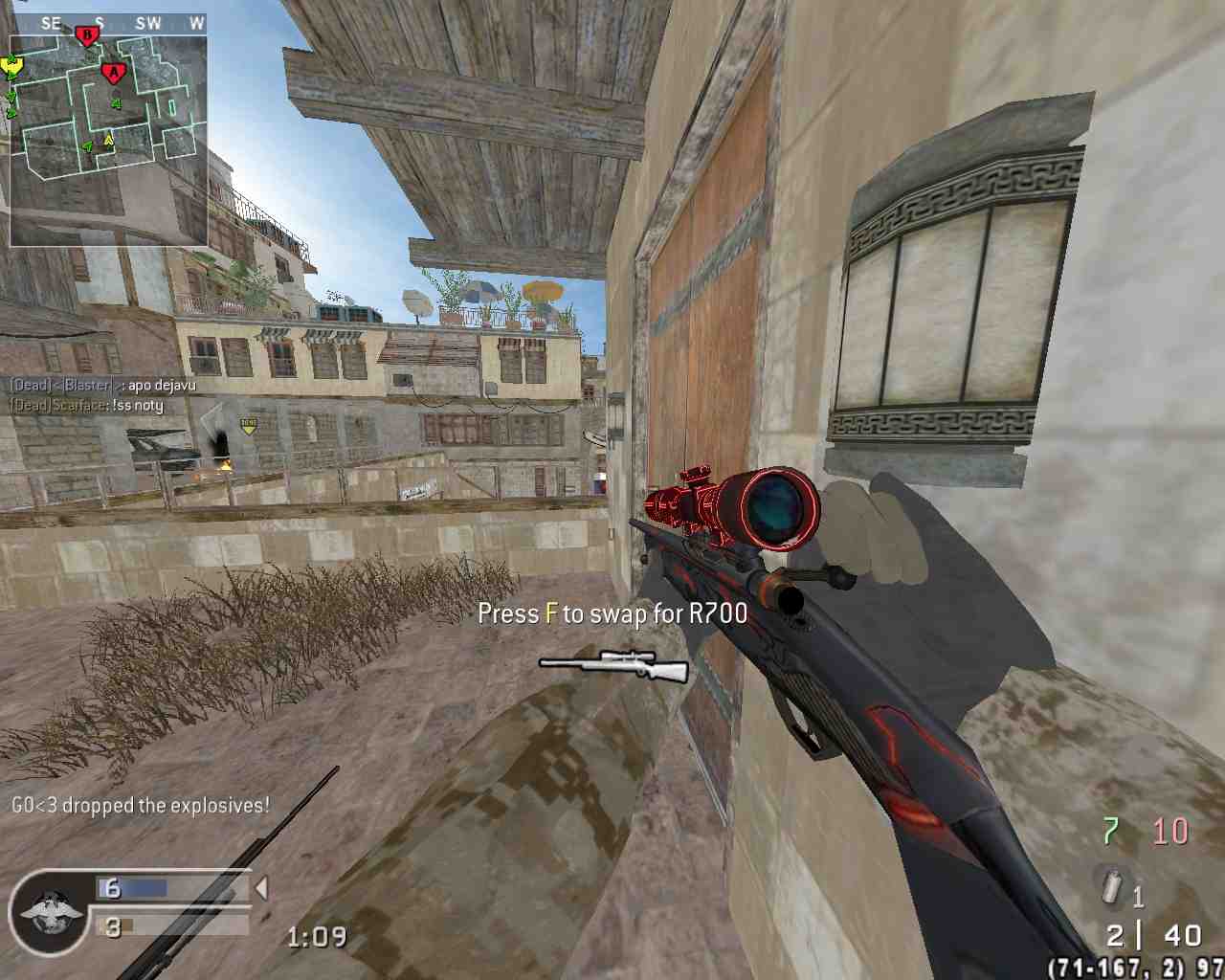Viewport: 1225px width, 980px height.
Task: Click the yellow bomb objective waypoint marker
Action: (x=249, y=424)
